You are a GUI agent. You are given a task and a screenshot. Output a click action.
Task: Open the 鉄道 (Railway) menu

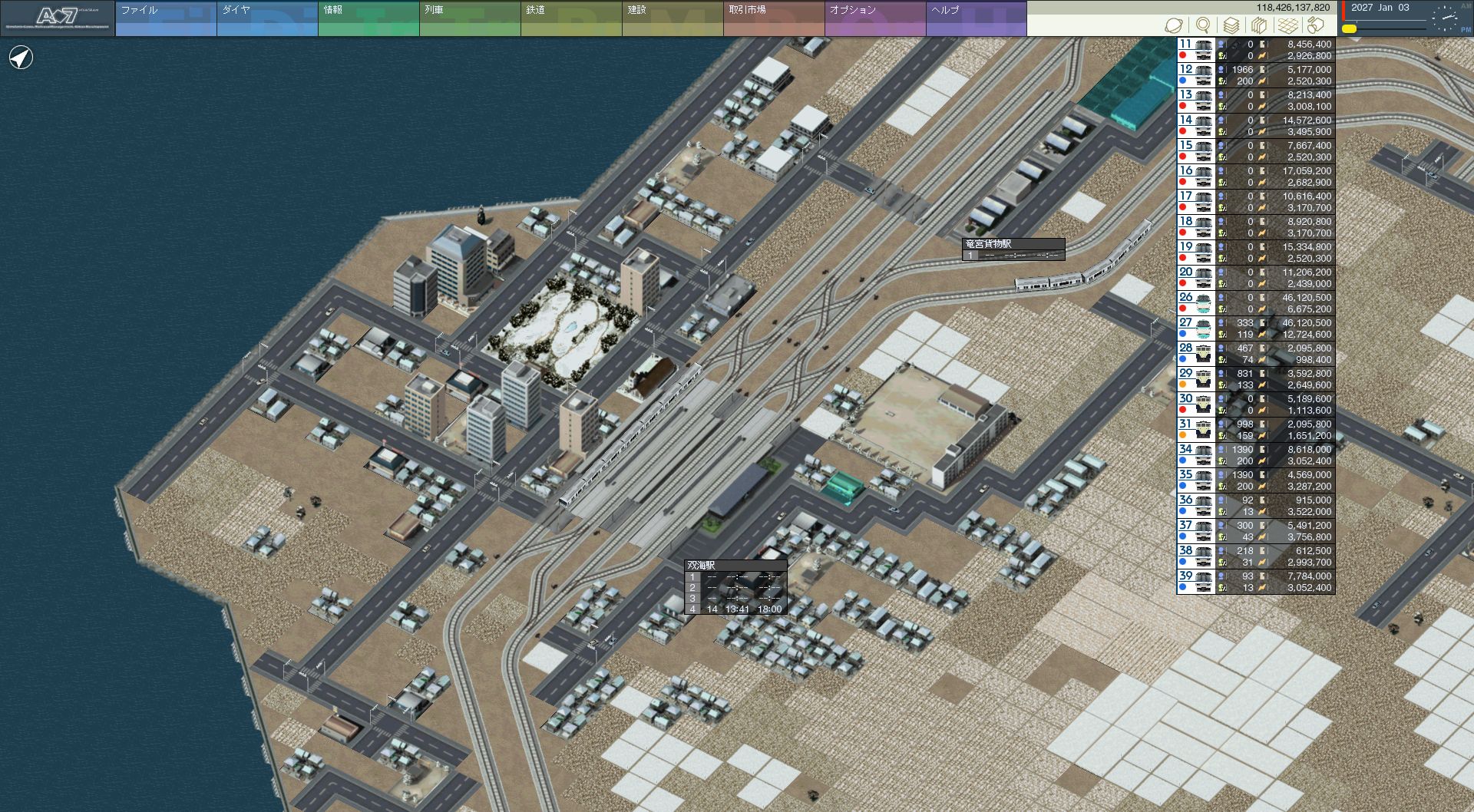pos(570,18)
